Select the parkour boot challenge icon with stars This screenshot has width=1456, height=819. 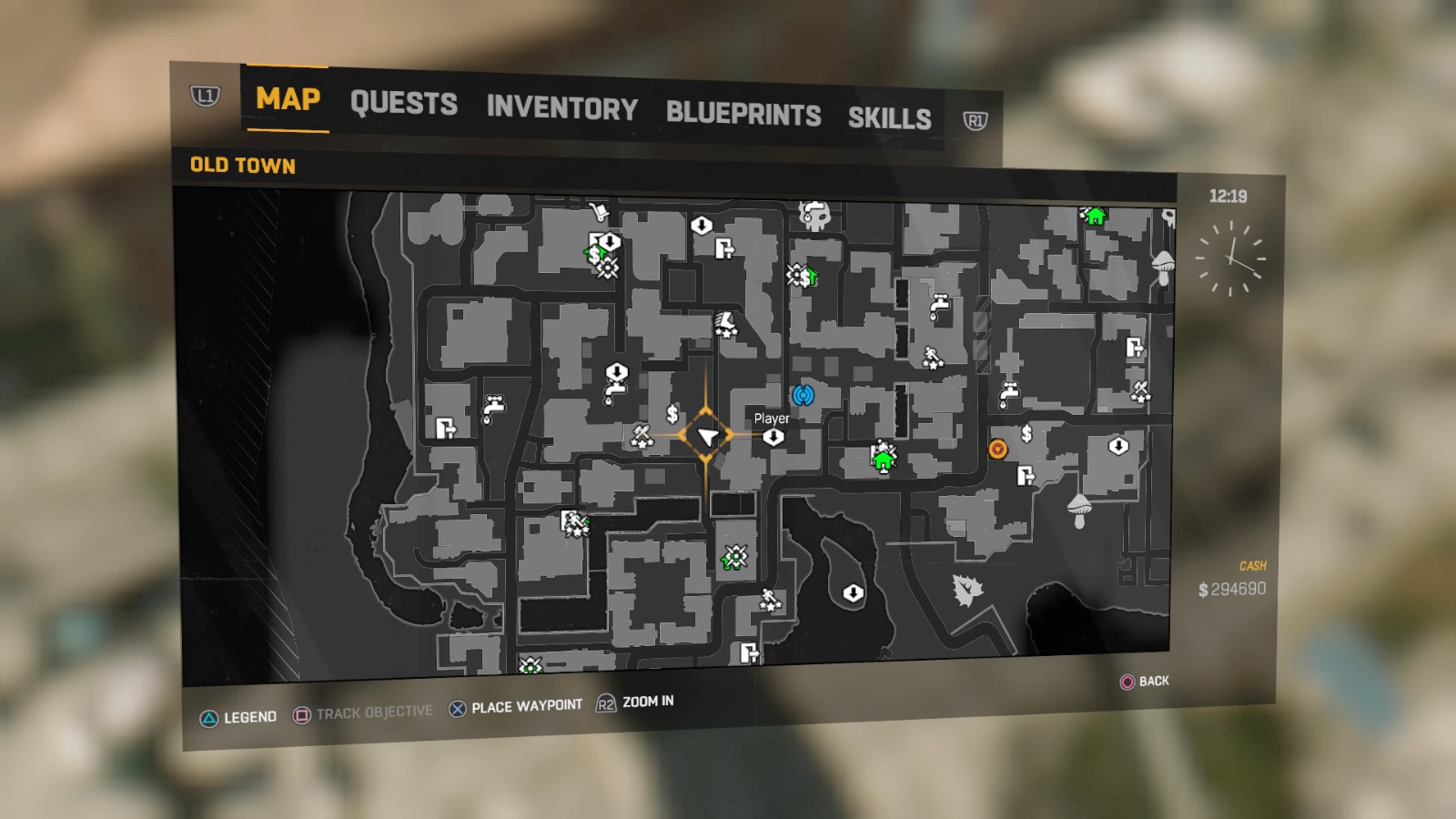click(x=724, y=326)
